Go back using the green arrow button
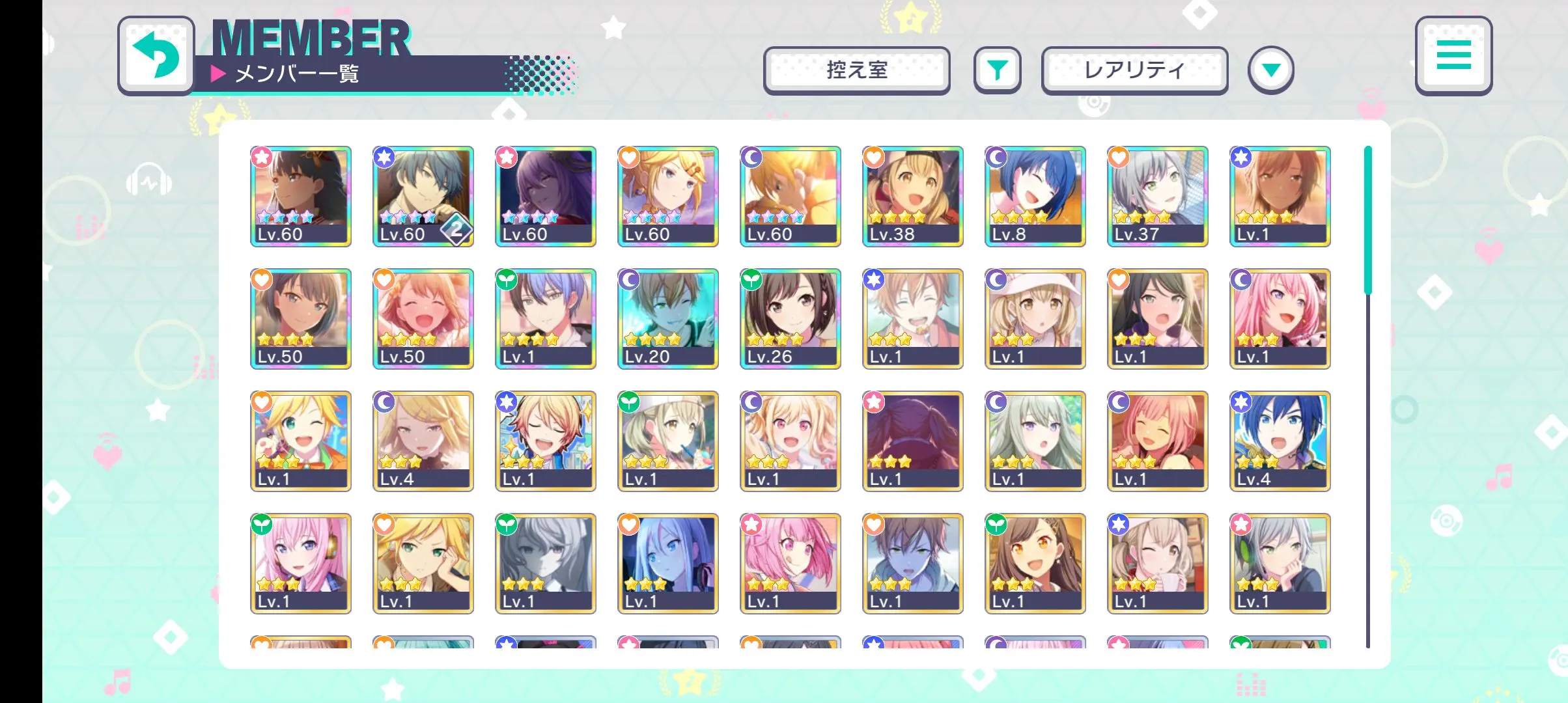Screen dimensions: 1568x703 pyautogui.click(x=156, y=55)
